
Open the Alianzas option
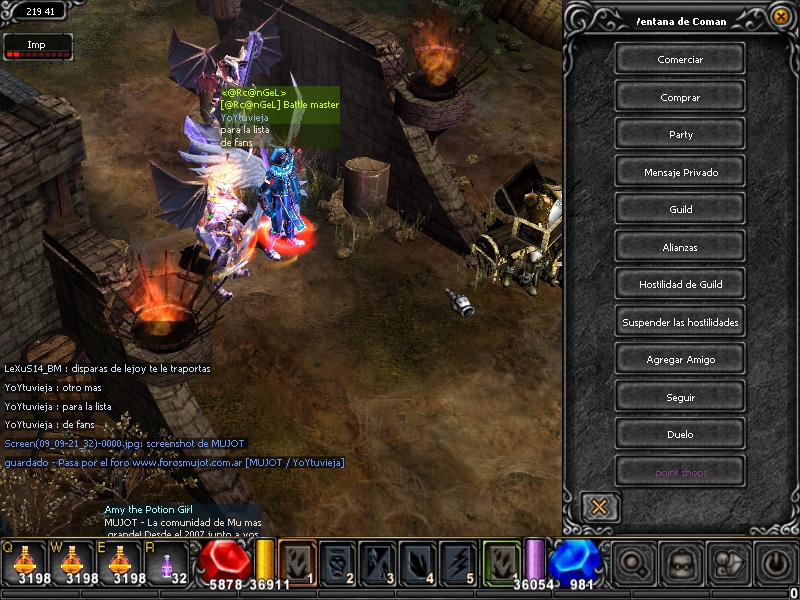click(x=680, y=247)
